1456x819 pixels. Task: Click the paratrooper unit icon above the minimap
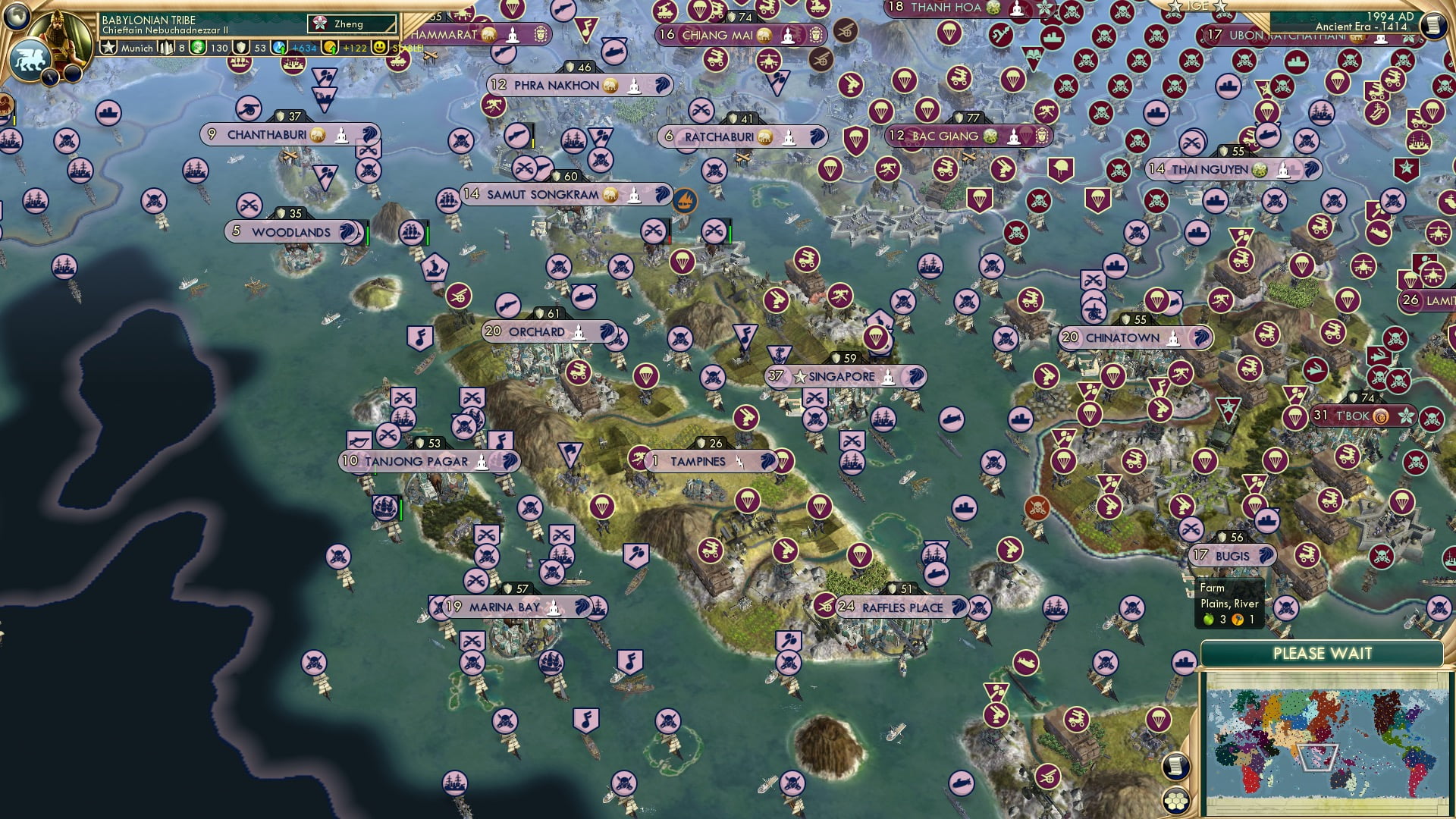point(1160,718)
